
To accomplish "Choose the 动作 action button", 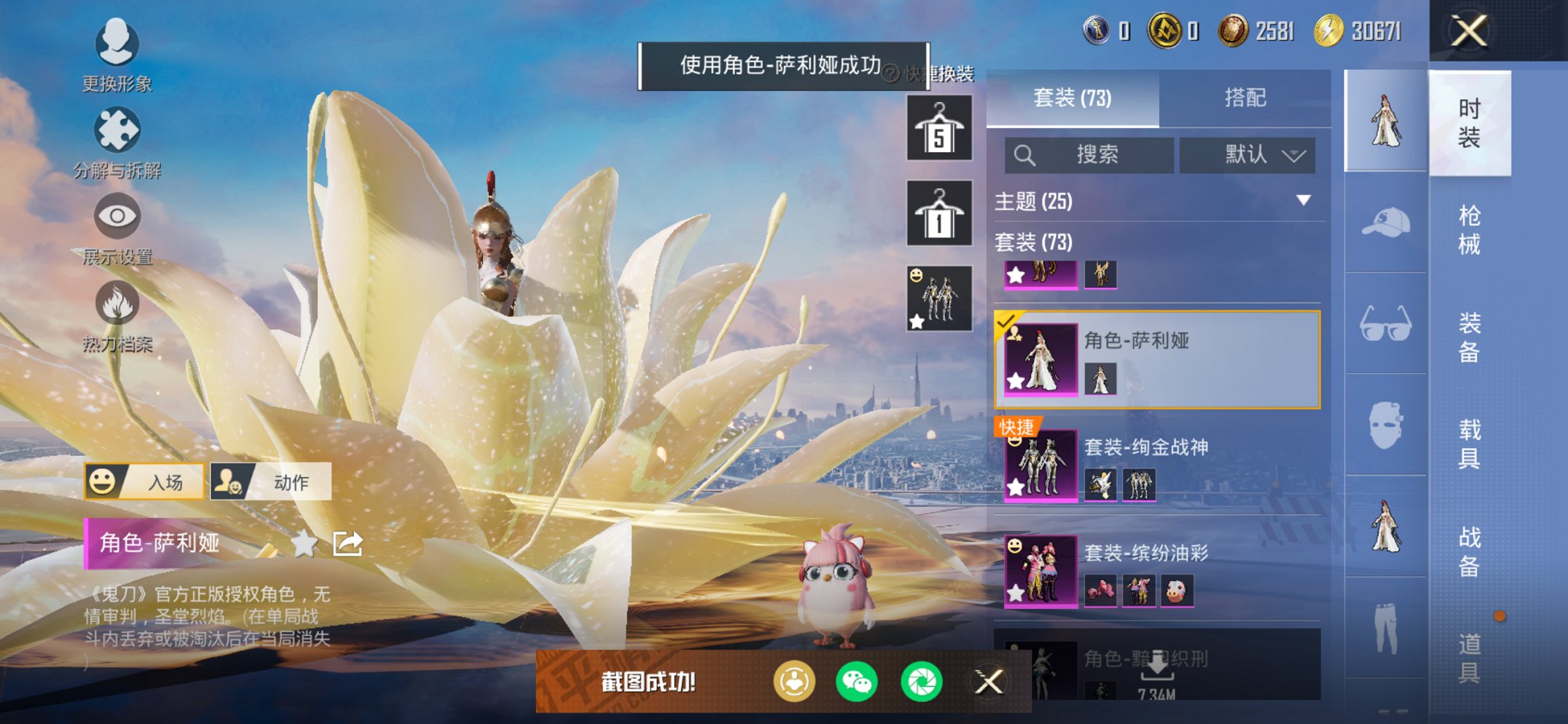I will [x=271, y=481].
